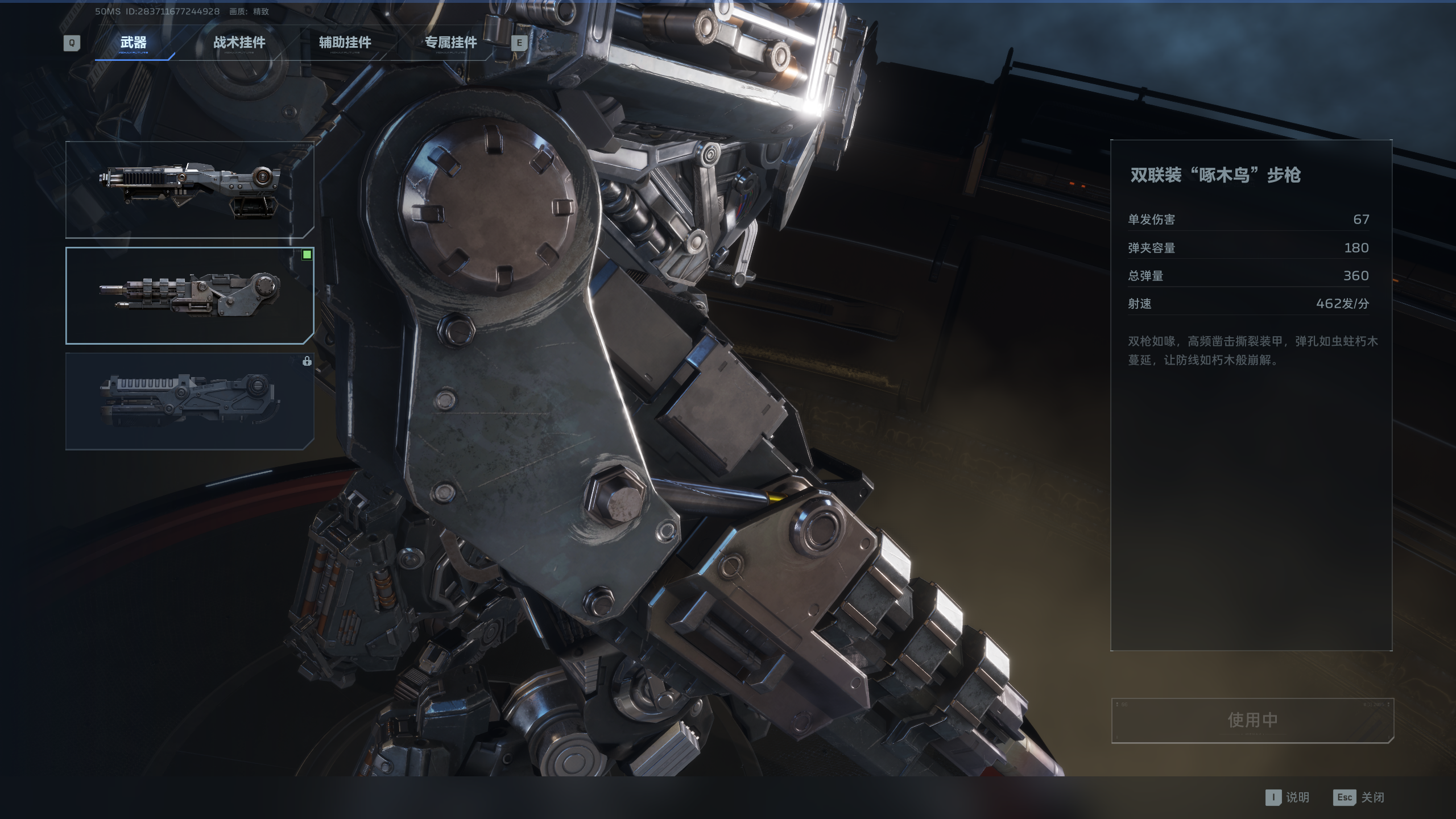
Task: Open the 战术挂件 tab
Action: 239,43
